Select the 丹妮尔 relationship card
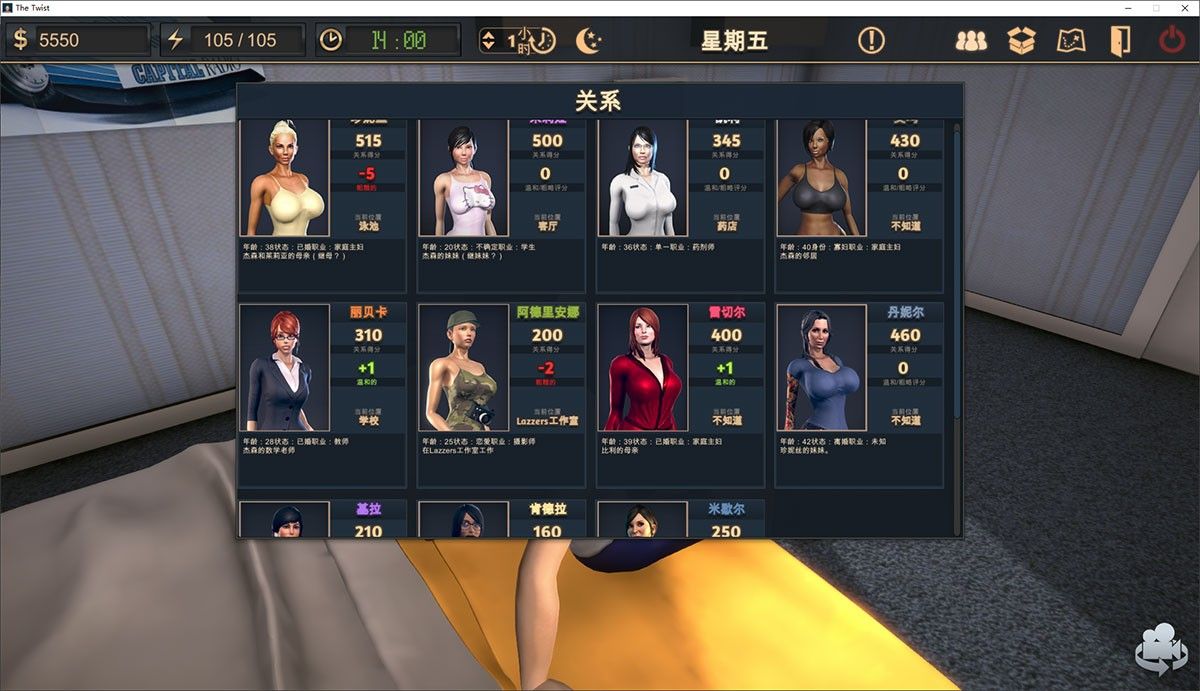This screenshot has height=691, width=1200. click(859, 394)
